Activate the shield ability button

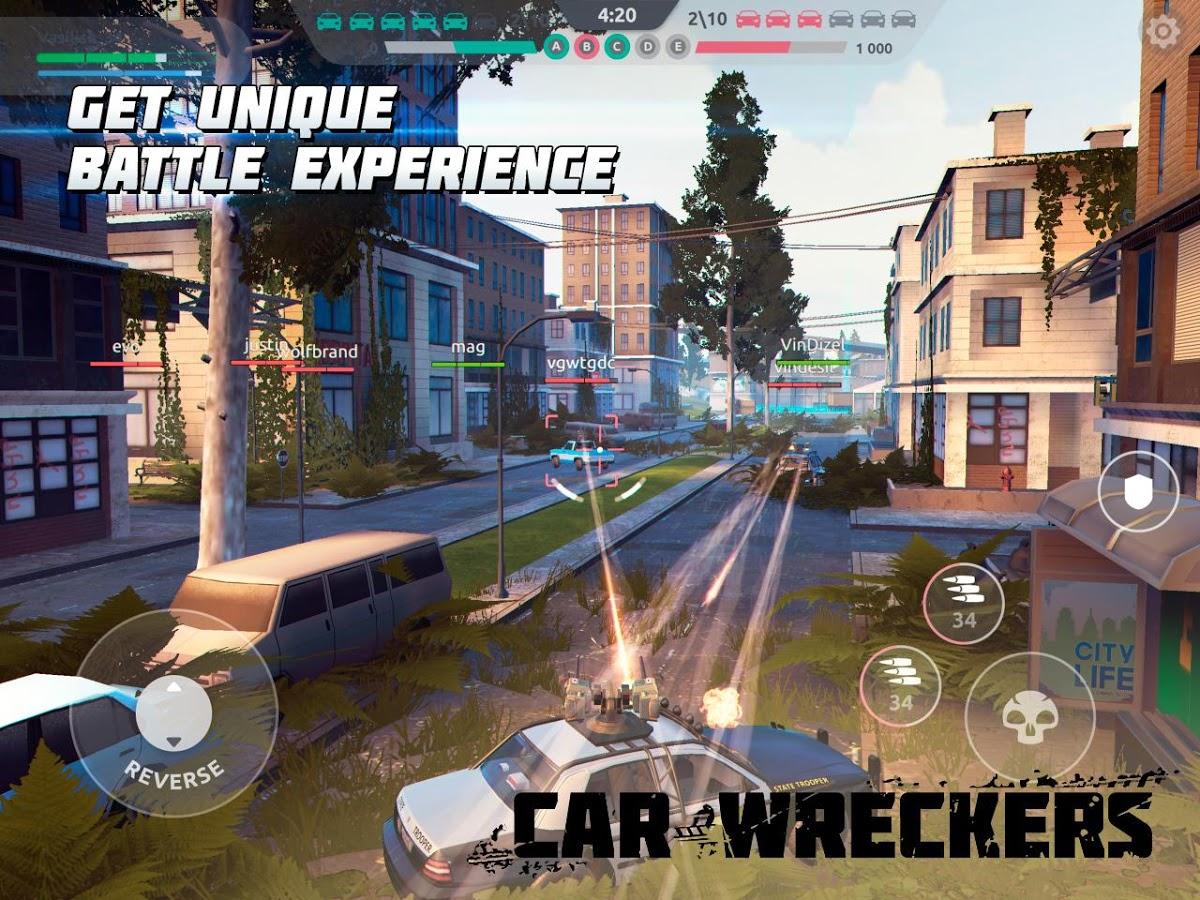tap(1138, 491)
